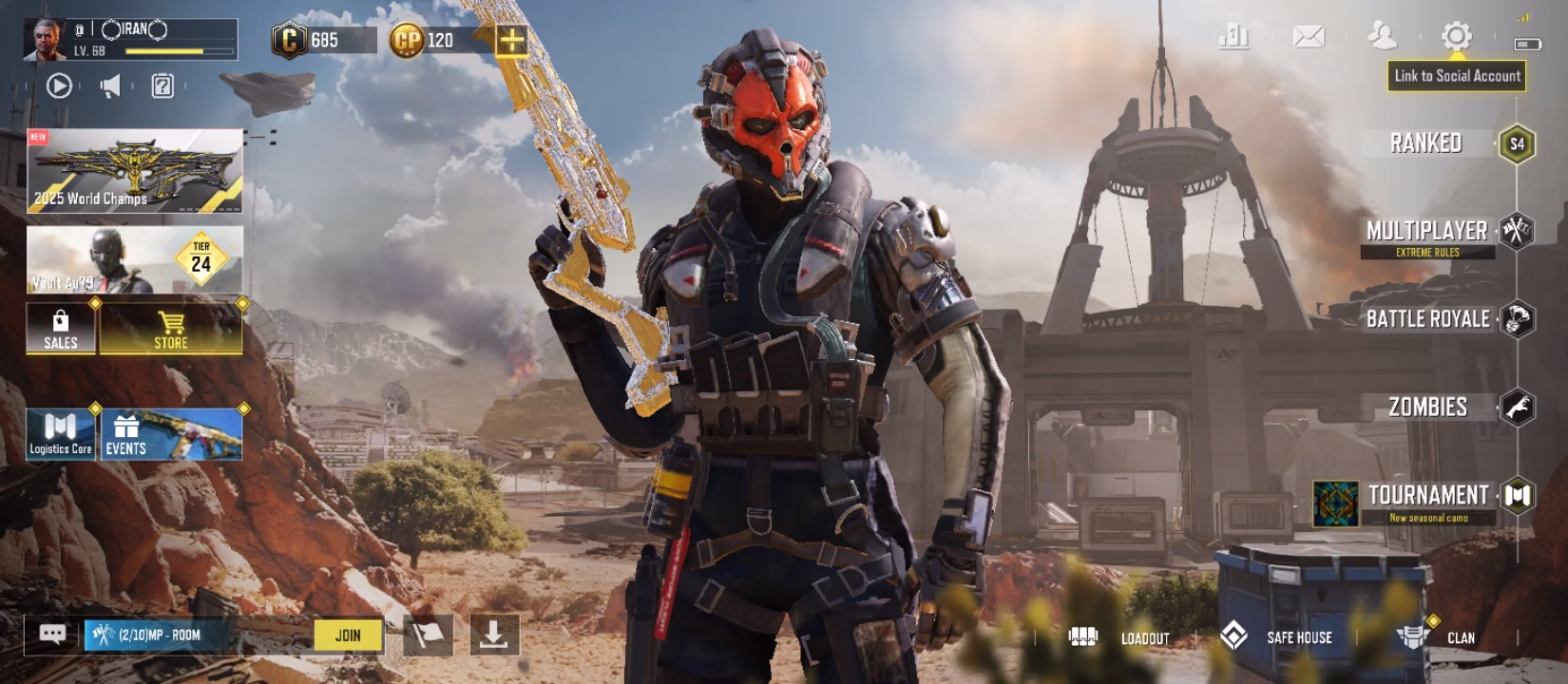Open the in-game mail inbox
Viewport: 1568px width, 684px height.
coord(1307,38)
